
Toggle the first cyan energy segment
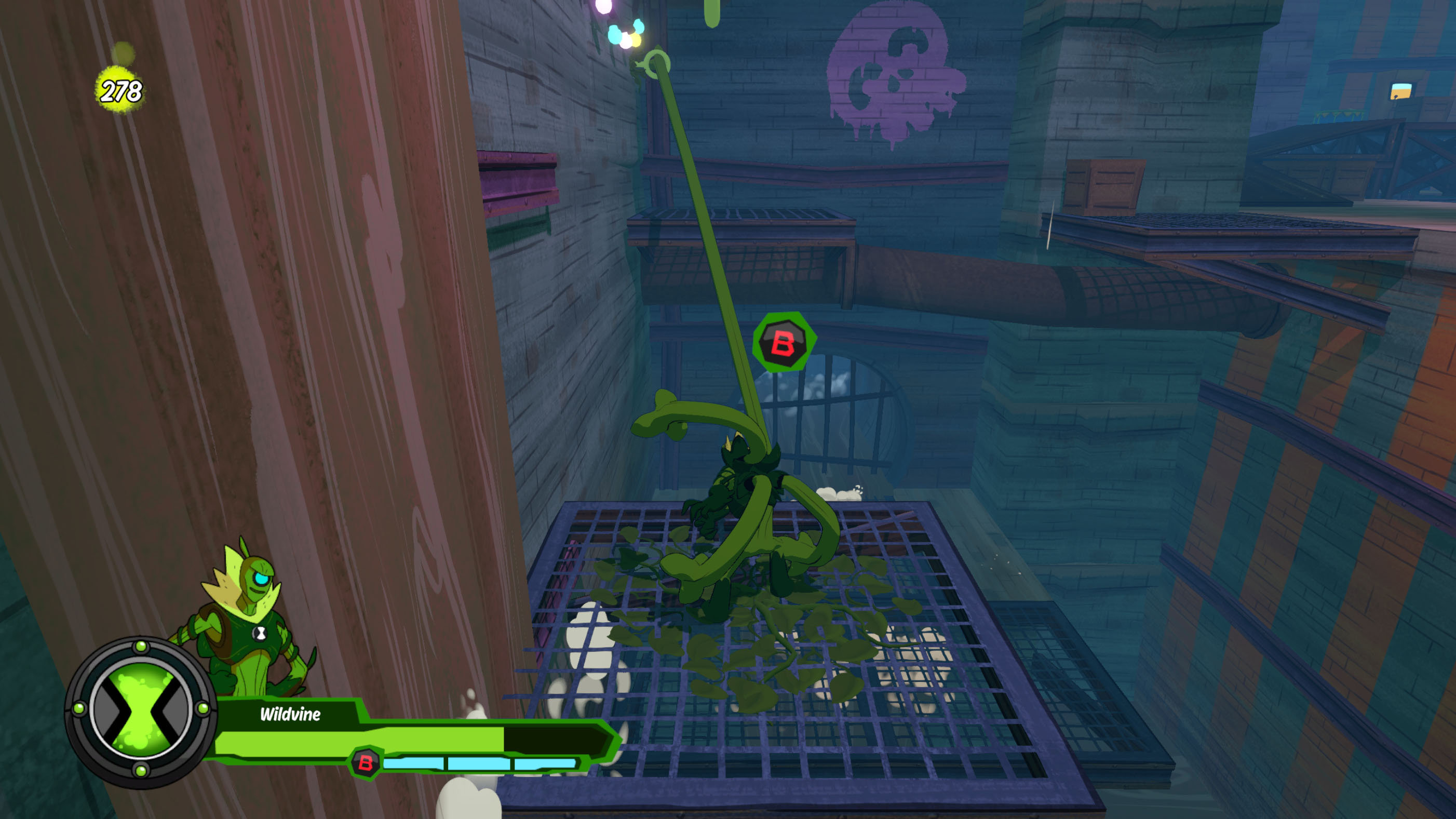click(x=415, y=764)
